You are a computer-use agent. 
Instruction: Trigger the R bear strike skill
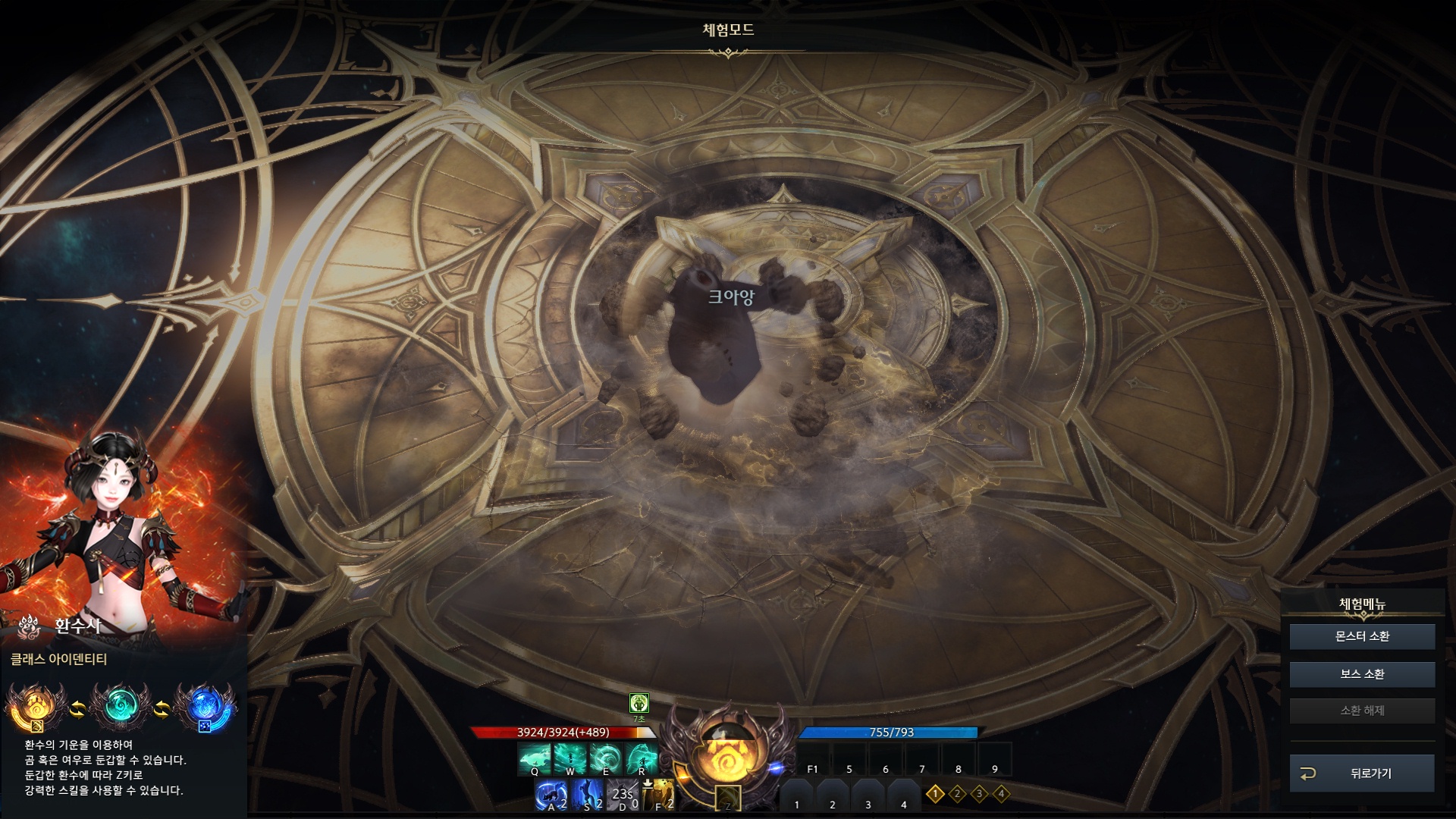(642, 758)
